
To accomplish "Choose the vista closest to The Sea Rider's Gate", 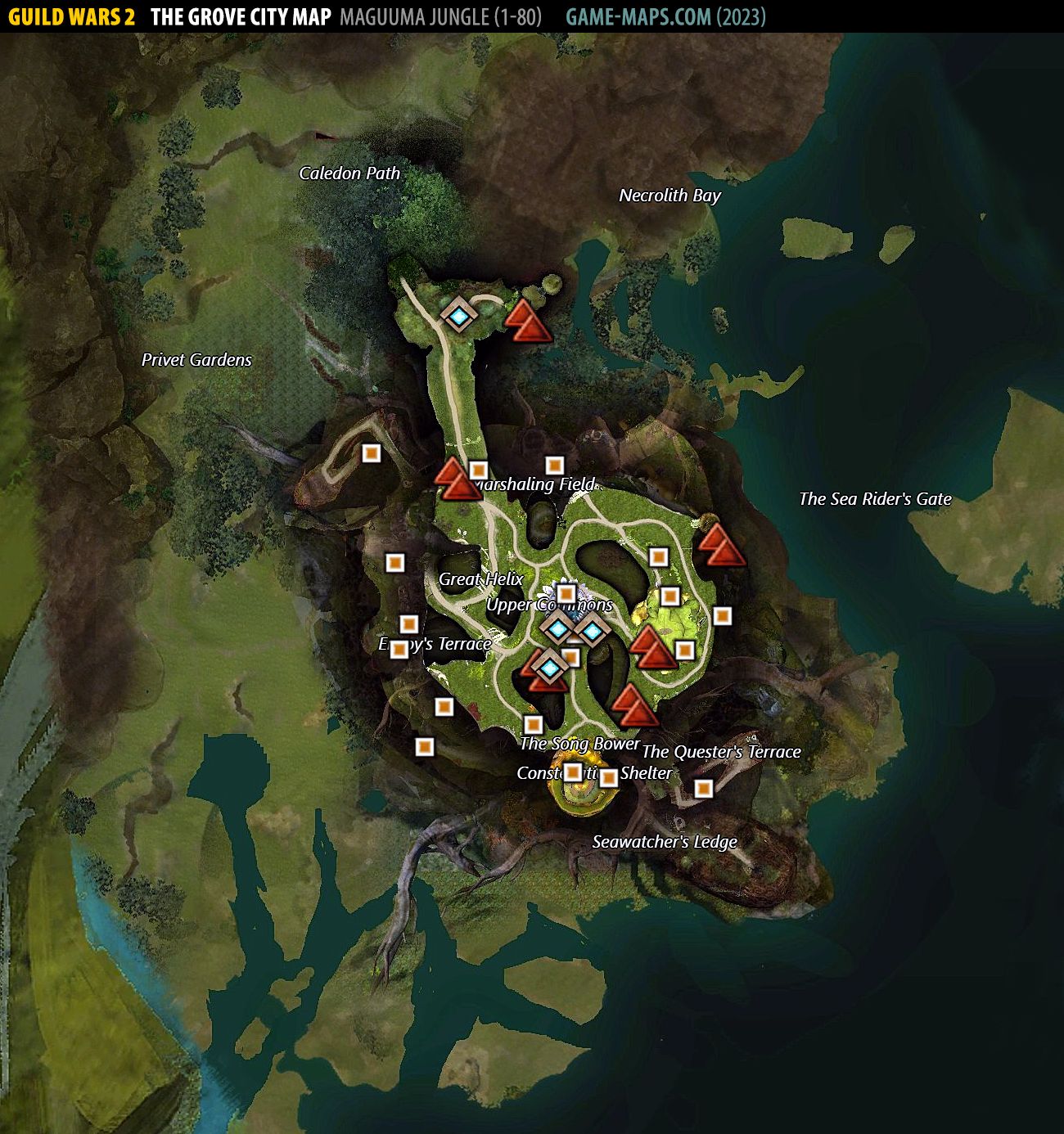I will pyautogui.click(x=721, y=546).
